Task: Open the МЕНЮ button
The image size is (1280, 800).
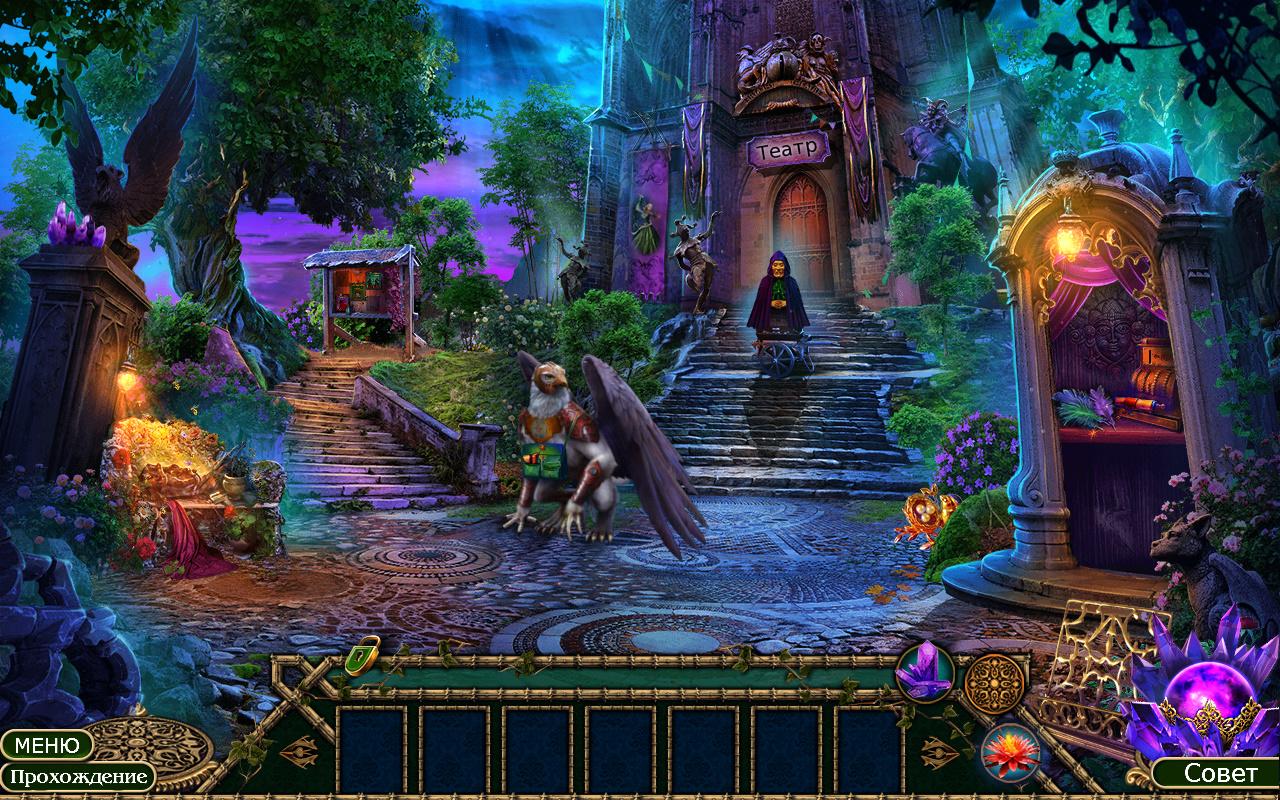Action: click(x=47, y=745)
